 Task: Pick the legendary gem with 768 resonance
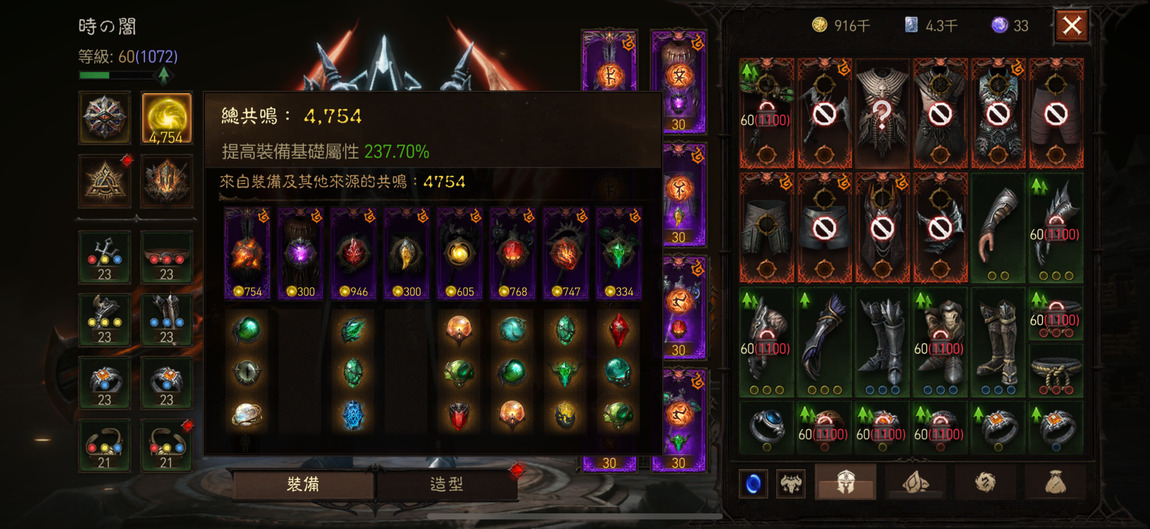coord(513,253)
